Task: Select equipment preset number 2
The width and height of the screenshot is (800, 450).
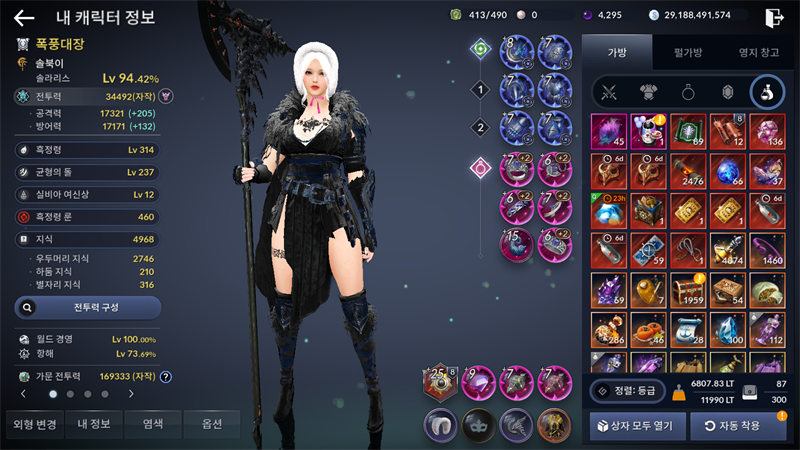Action: (x=479, y=127)
